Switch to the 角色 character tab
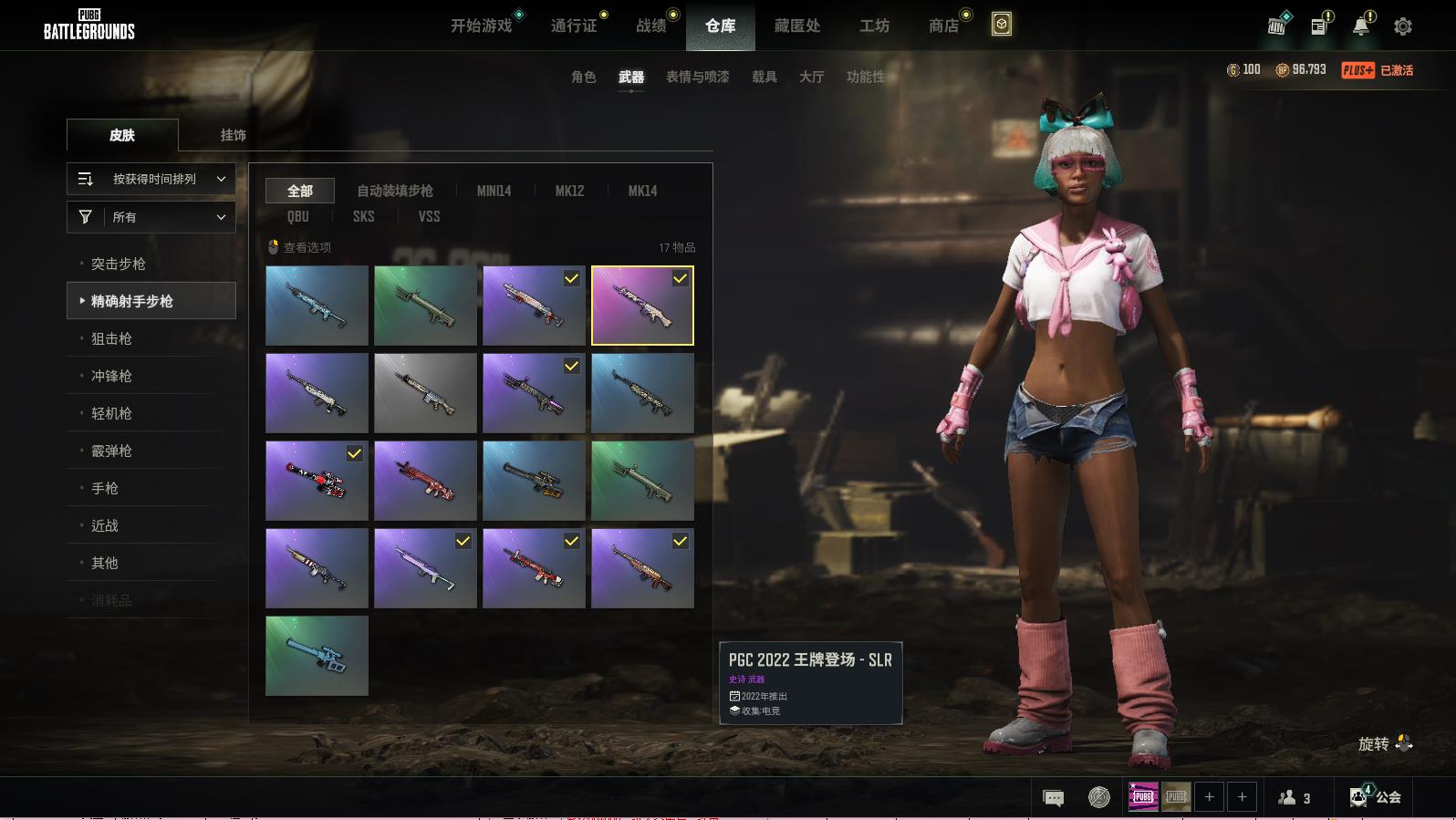 pos(583,77)
